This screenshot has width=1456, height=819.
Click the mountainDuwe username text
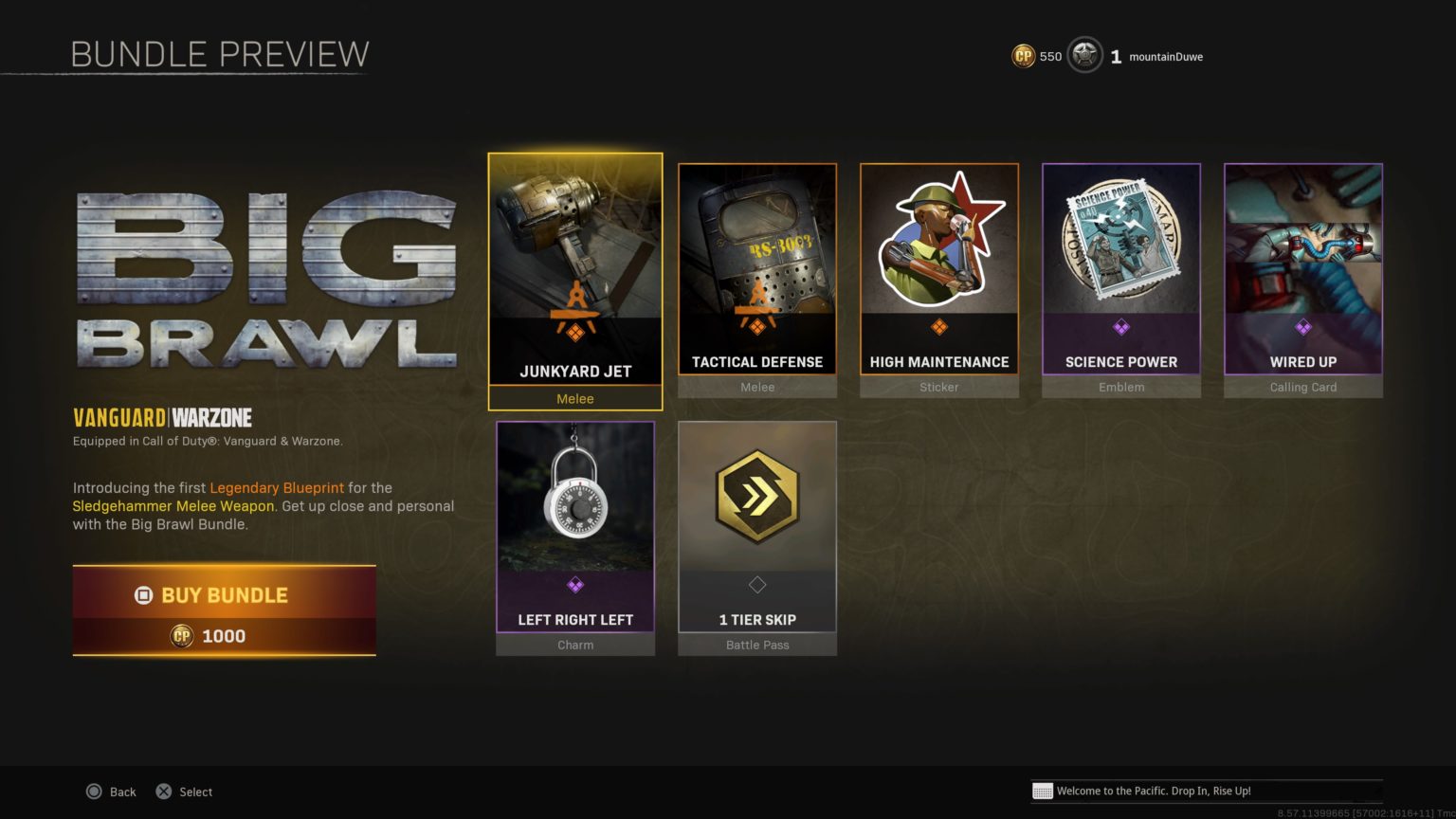click(1164, 57)
